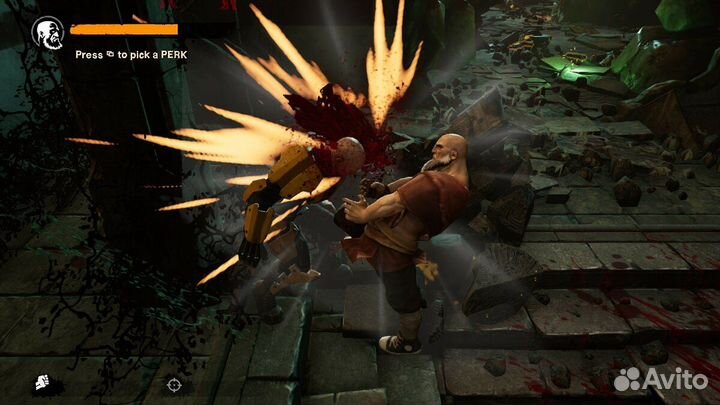The width and height of the screenshot is (720, 405).
Task: Activate the crosshair target icon
Action: click(x=174, y=383)
